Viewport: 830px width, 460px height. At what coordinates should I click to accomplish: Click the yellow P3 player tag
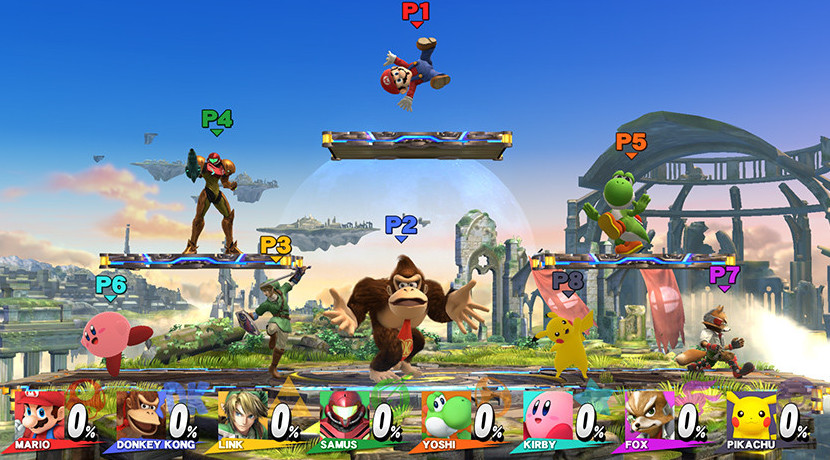click(276, 246)
